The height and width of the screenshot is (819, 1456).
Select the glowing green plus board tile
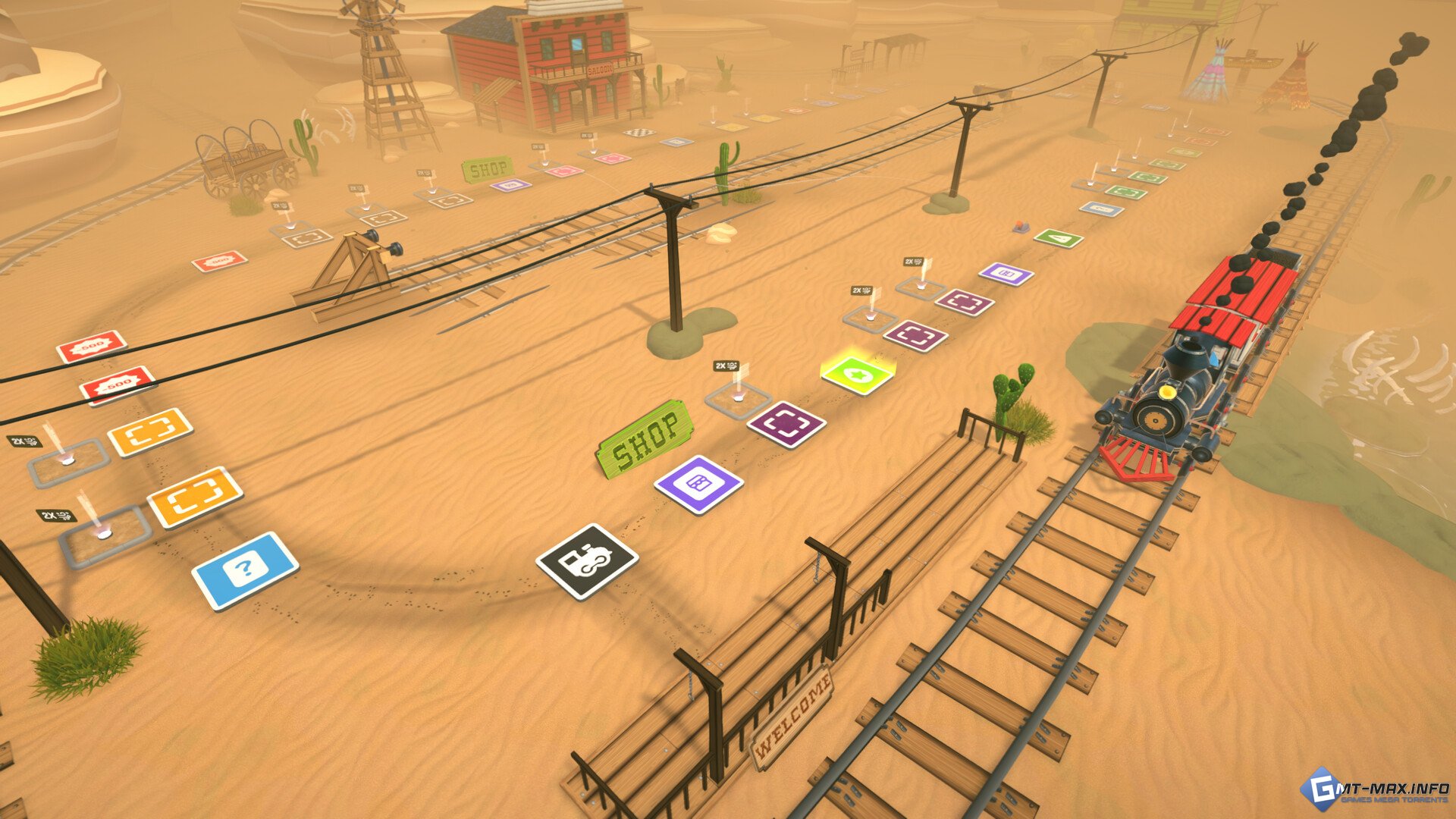tap(858, 375)
